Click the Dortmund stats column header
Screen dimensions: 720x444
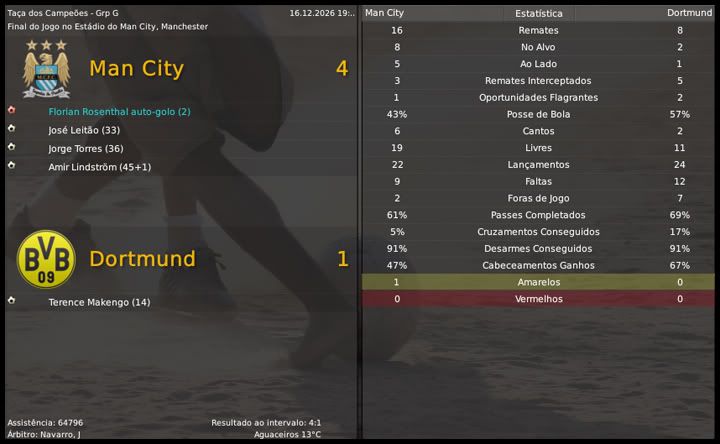(x=689, y=13)
